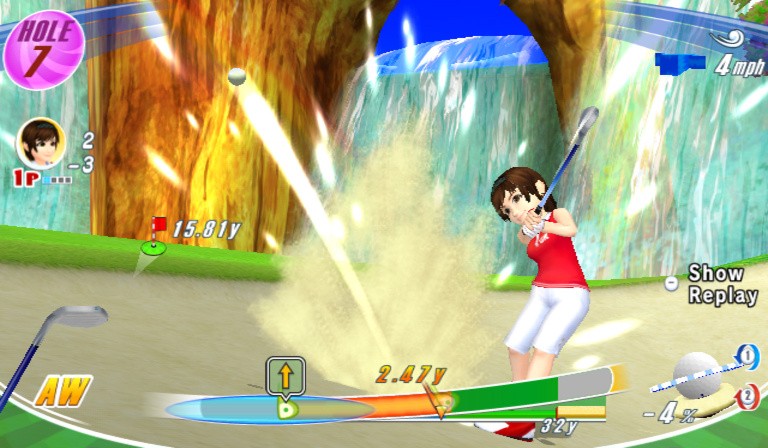The image size is (768, 448).
Task: Click the 1P player portrait
Action: click(x=41, y=142)
